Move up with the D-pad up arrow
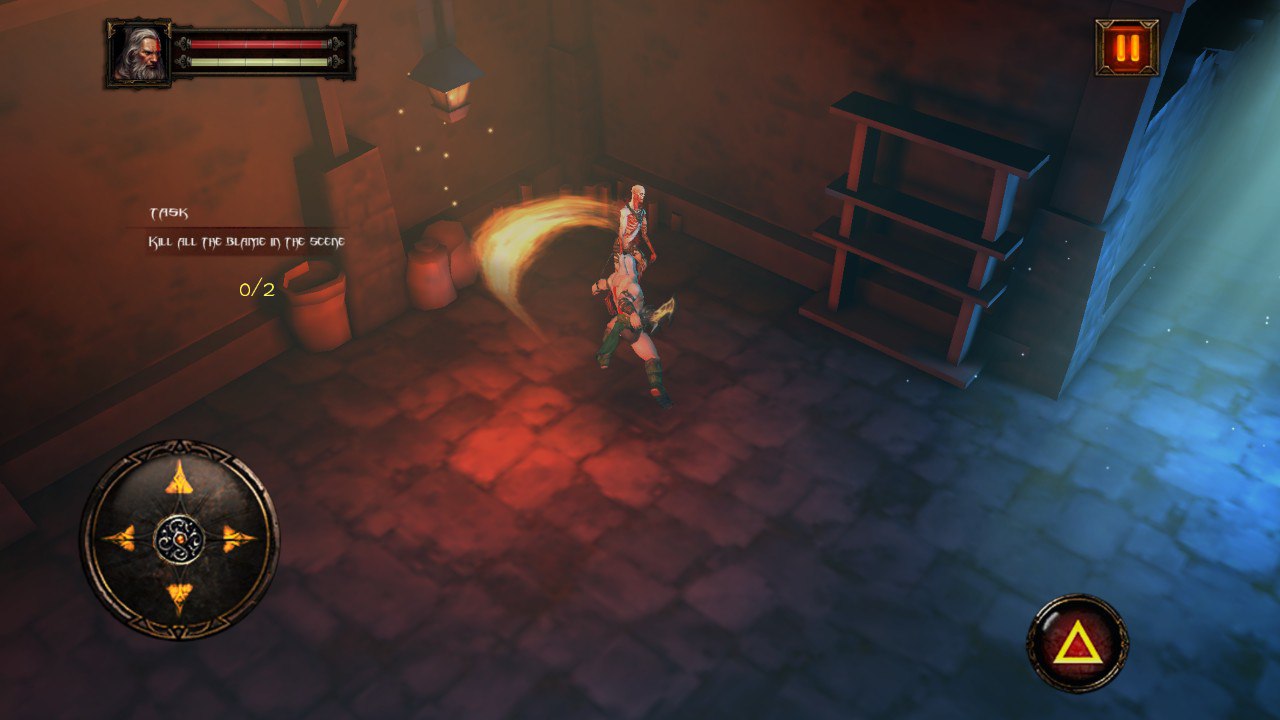The height and width of the screenshot is (720, 1280). (x=179, y=479)
